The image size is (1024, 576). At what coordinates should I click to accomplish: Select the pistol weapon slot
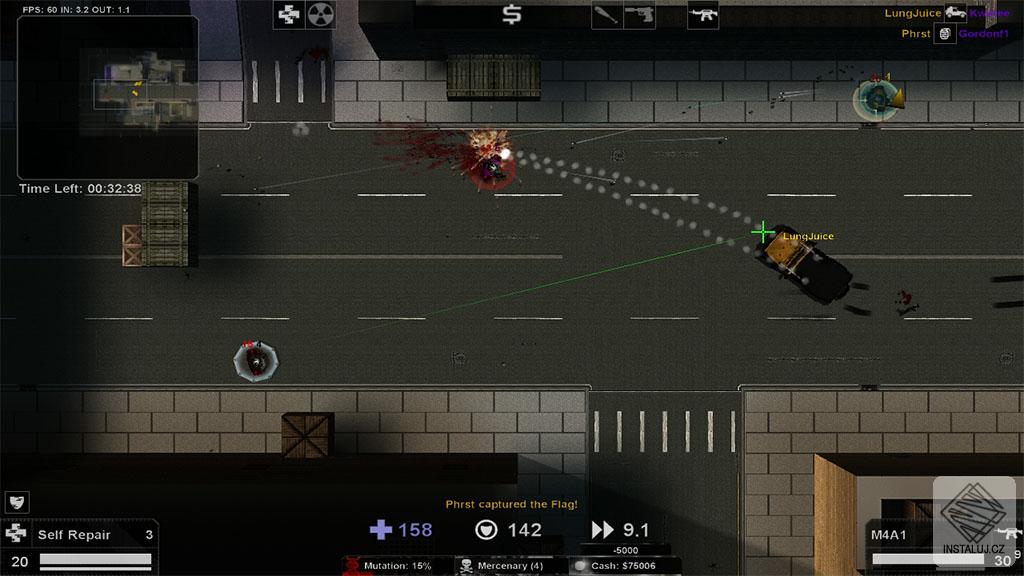pyautogui.click(x=639, y=15)
